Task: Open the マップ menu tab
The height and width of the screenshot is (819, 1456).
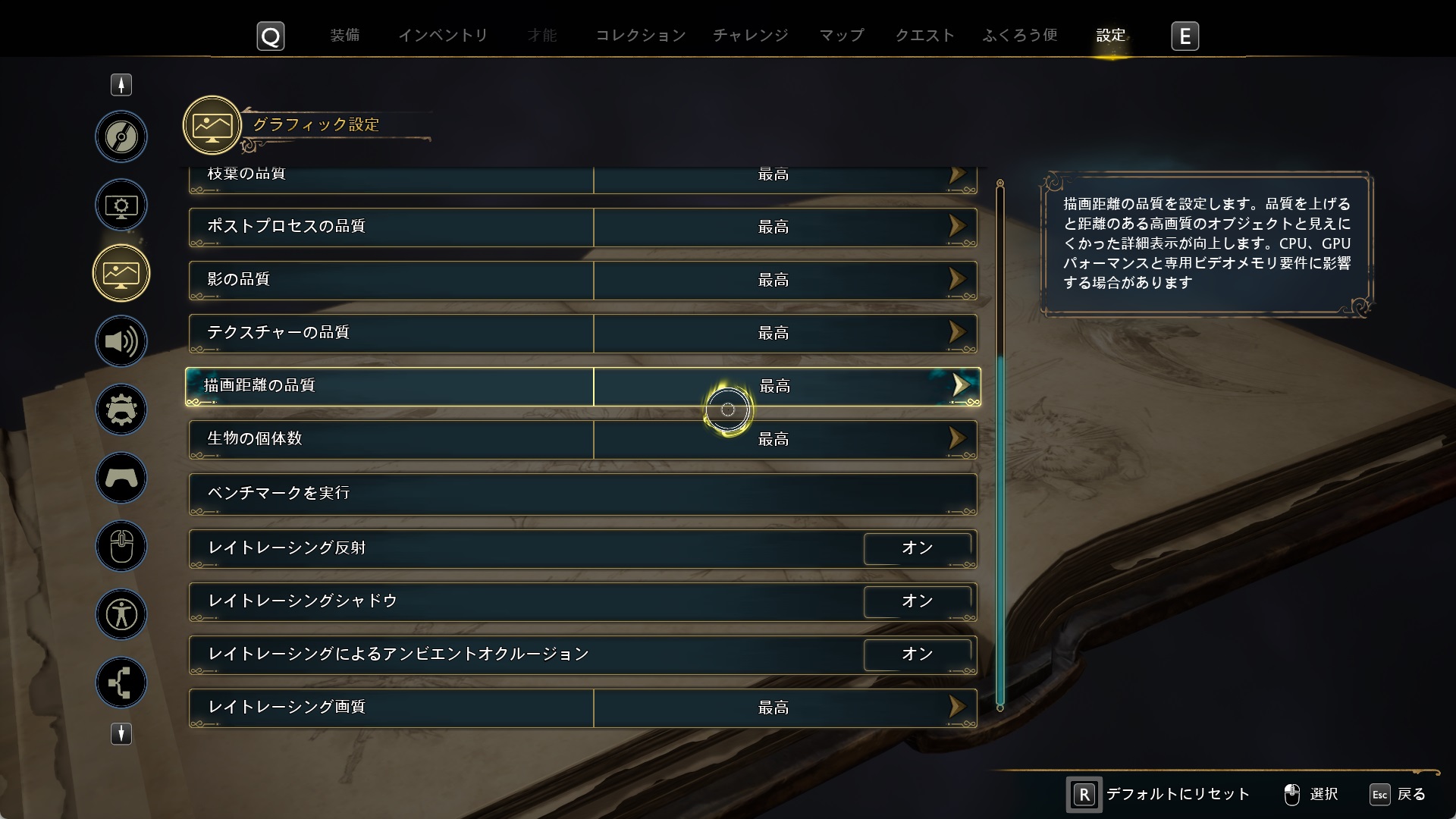Action: (x=841, y=35)
